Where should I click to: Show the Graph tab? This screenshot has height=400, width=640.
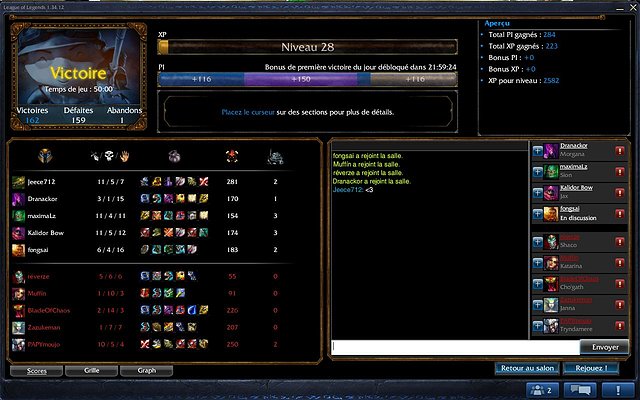(146, 370)
